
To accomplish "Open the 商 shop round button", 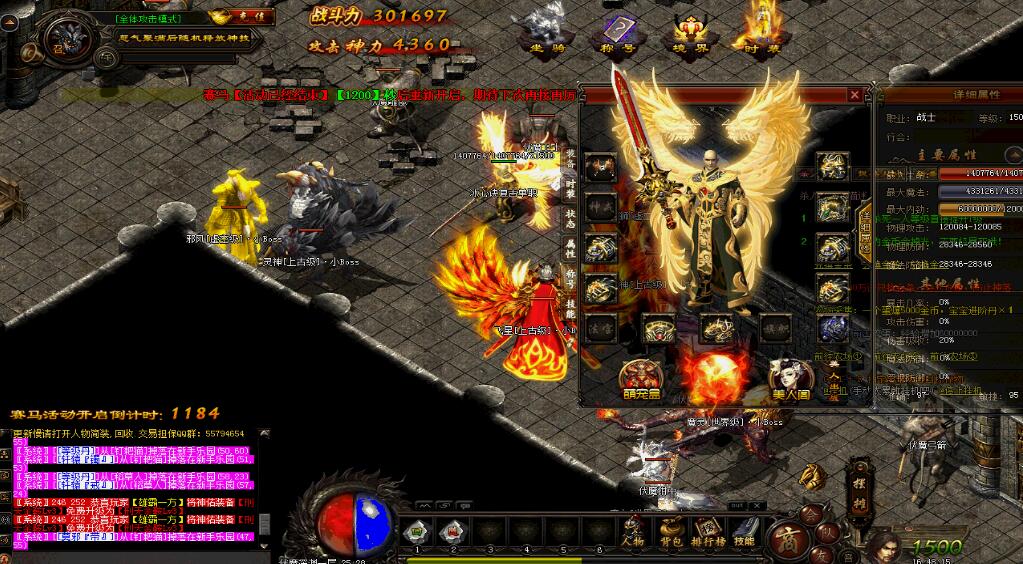I will click(x=788, y=540).
